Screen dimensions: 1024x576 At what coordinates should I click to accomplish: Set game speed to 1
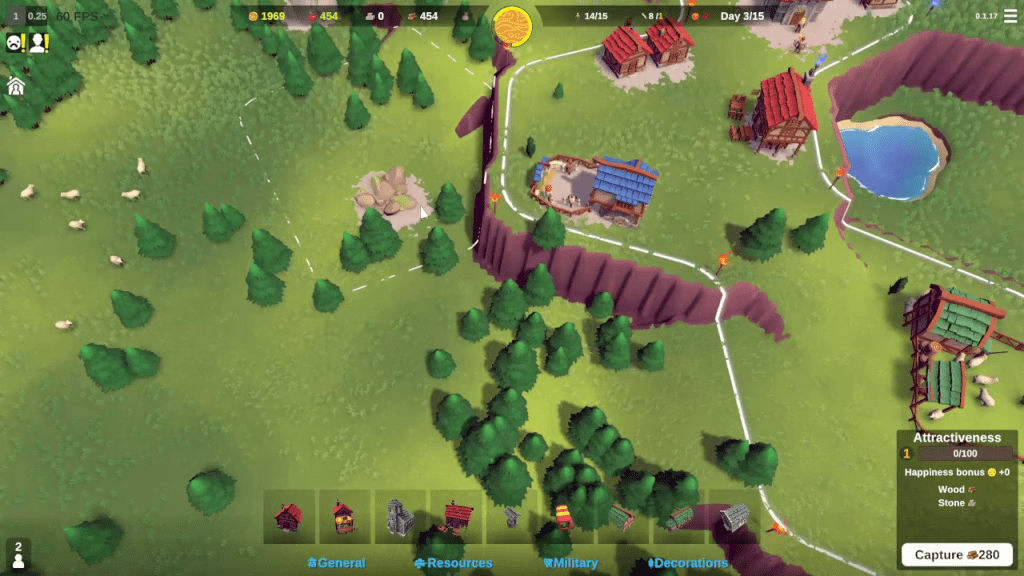[15, 16]
